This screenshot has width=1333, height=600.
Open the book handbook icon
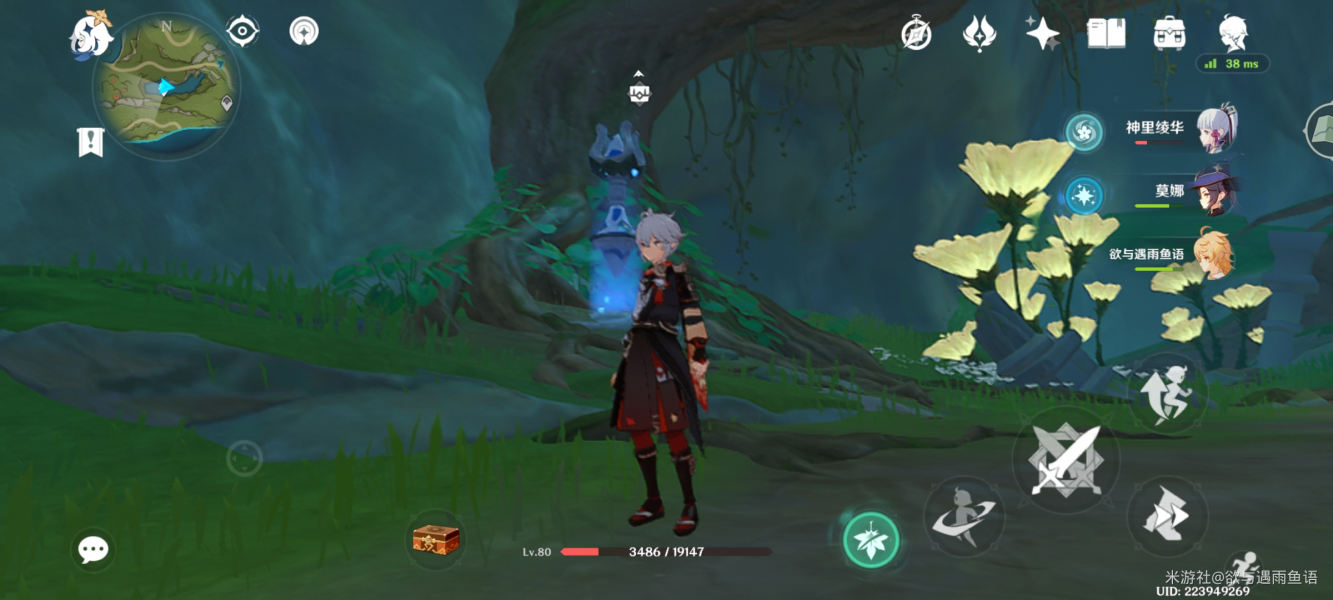click(x=1106, y=34)
